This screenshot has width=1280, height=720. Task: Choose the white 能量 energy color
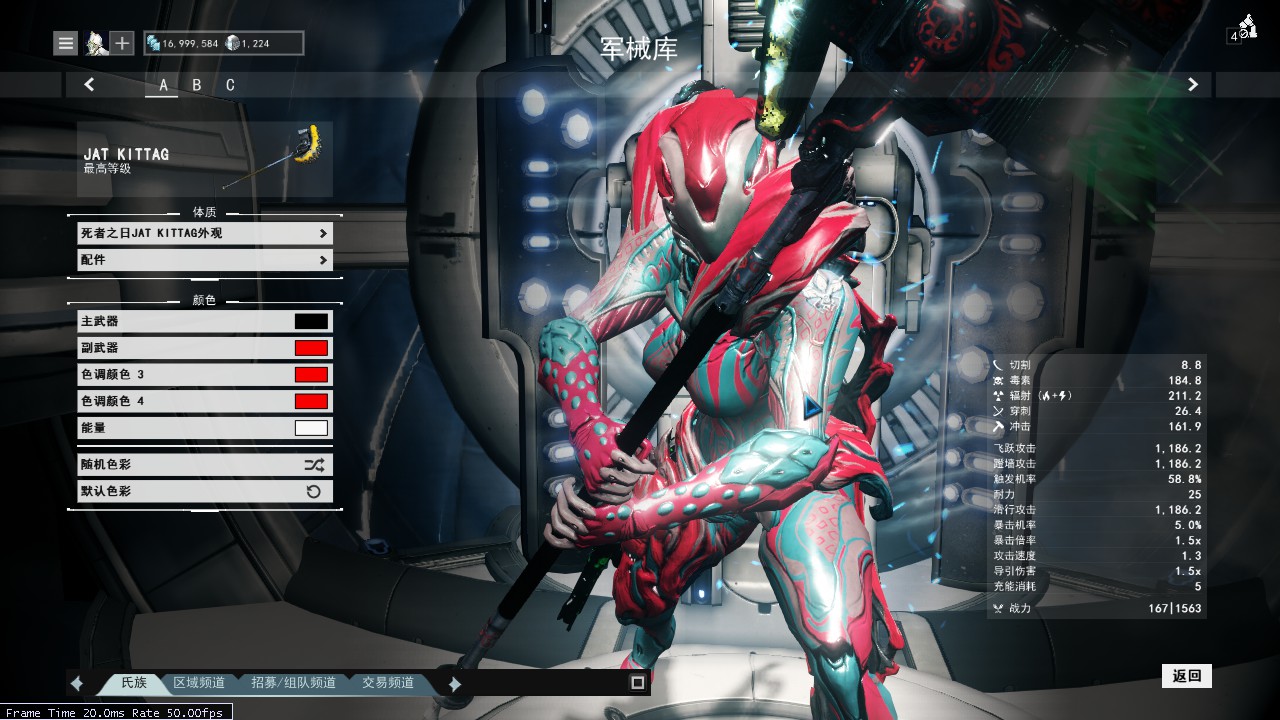(311, 428)
